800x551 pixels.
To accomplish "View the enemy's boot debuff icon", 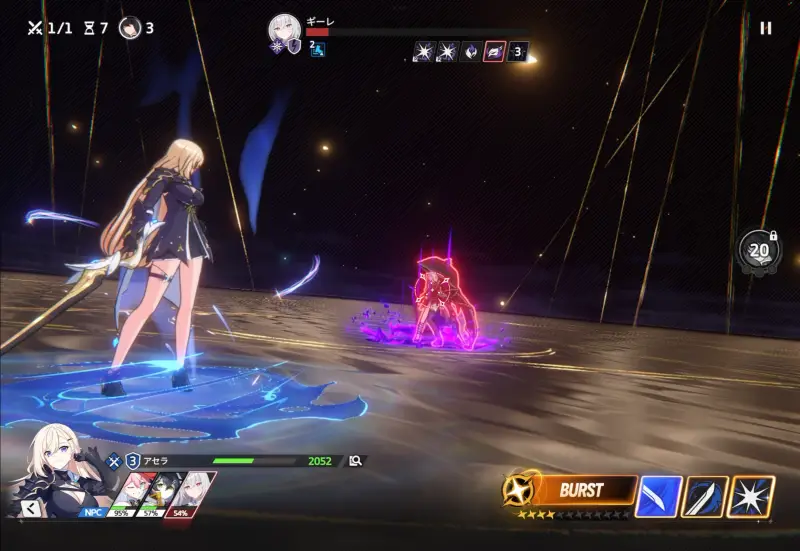I will [x=318, y=50].
